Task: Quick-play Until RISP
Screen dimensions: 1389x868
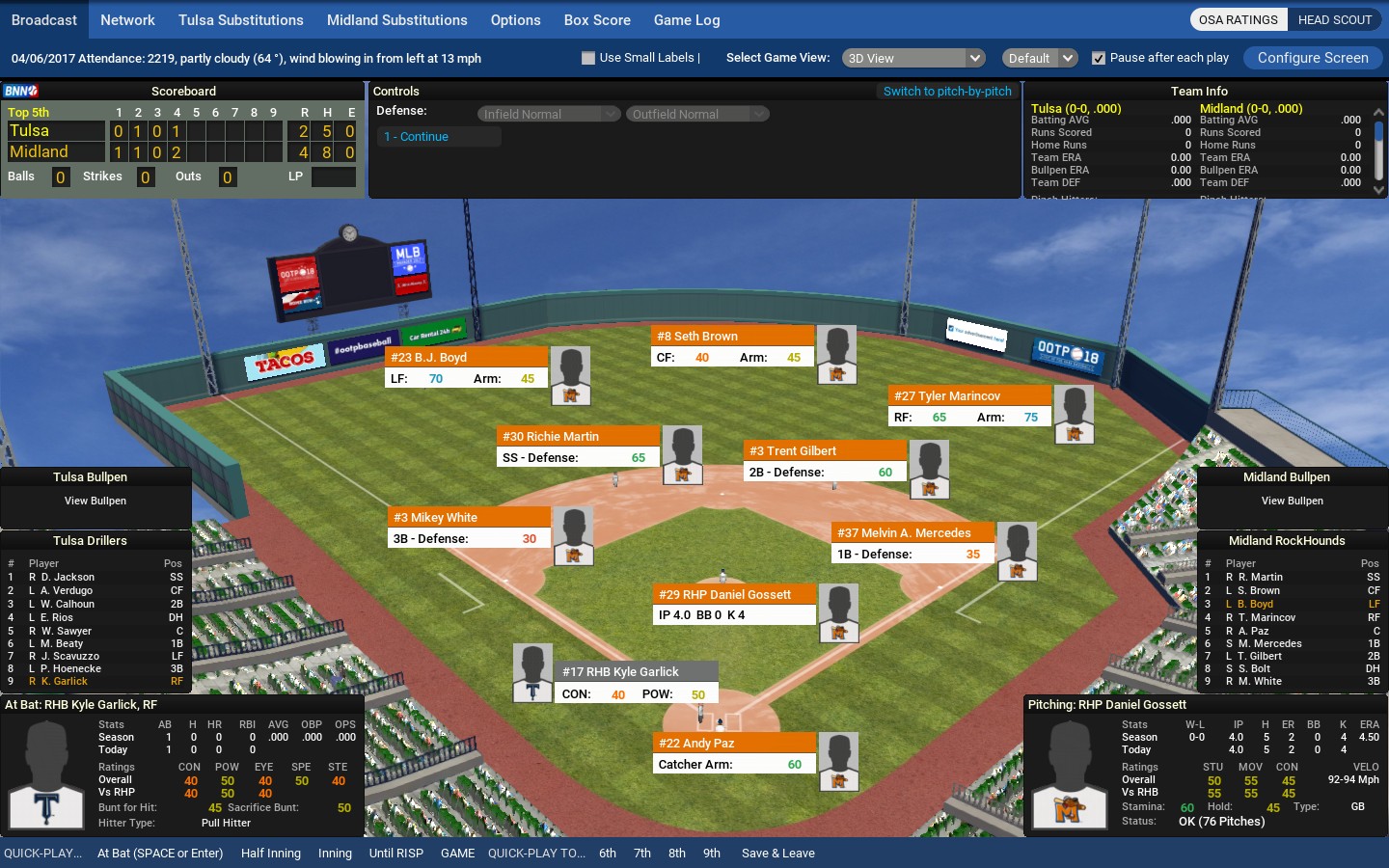Action: tap(395, 854)
